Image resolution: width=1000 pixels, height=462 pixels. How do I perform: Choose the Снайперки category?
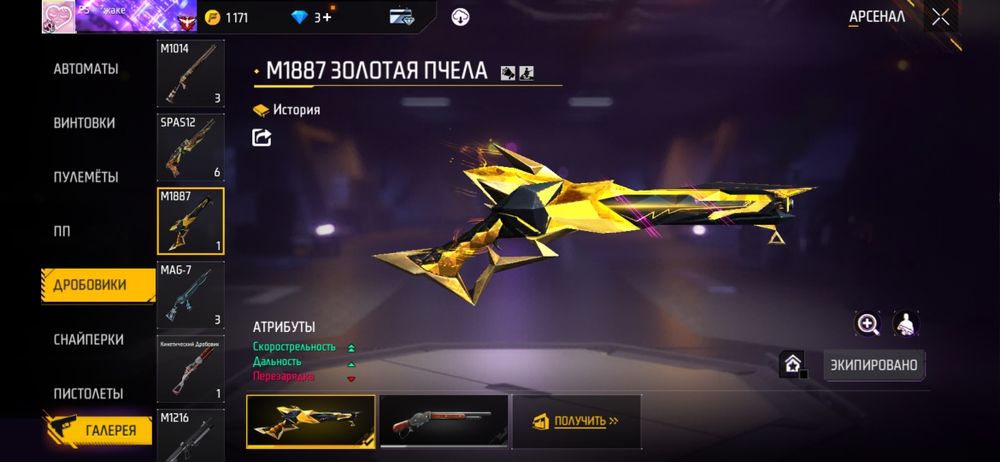point(88,339)
